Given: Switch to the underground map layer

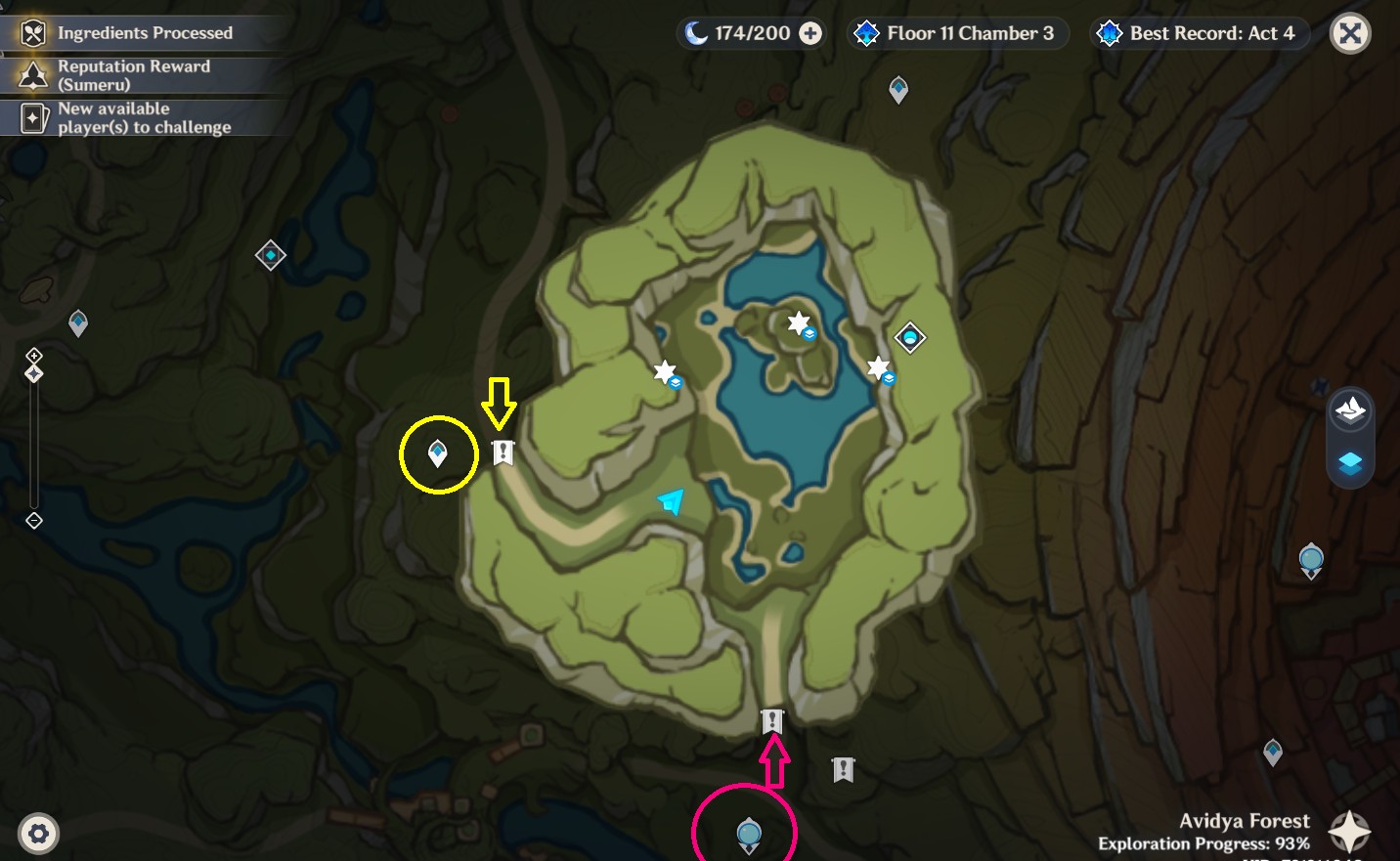Looking at the screenshot, I should [1350, 464].
